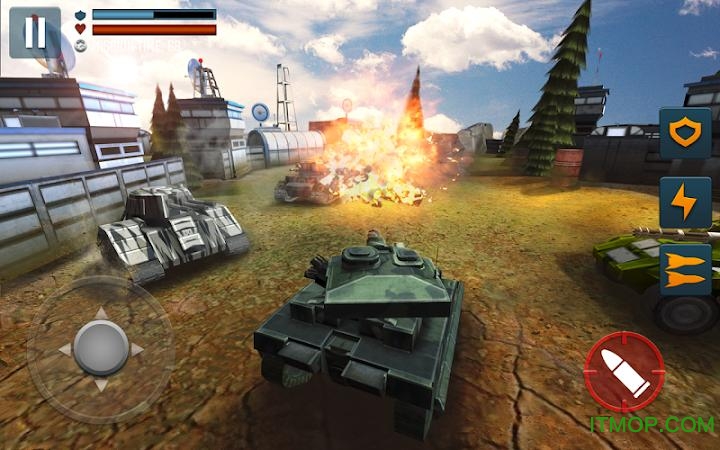Pause the game with the pause button

point(35,33)
